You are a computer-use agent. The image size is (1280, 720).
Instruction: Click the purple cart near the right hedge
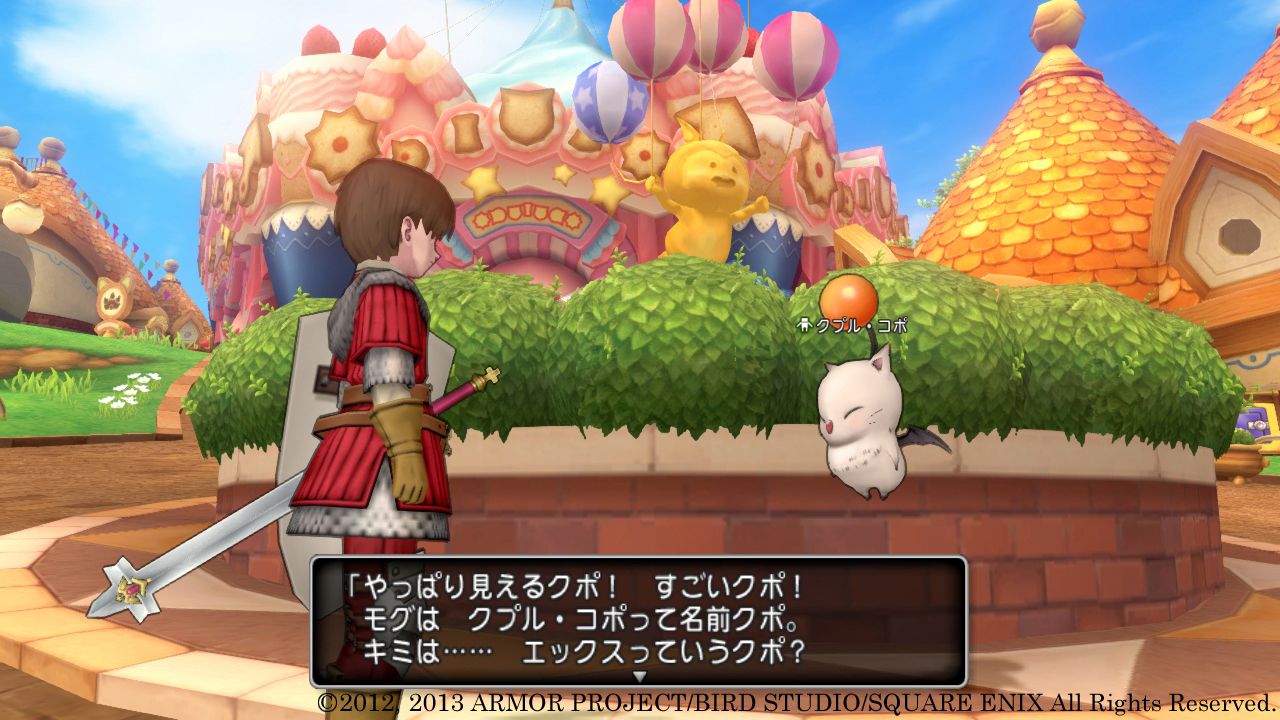[x=1255, y=420]
